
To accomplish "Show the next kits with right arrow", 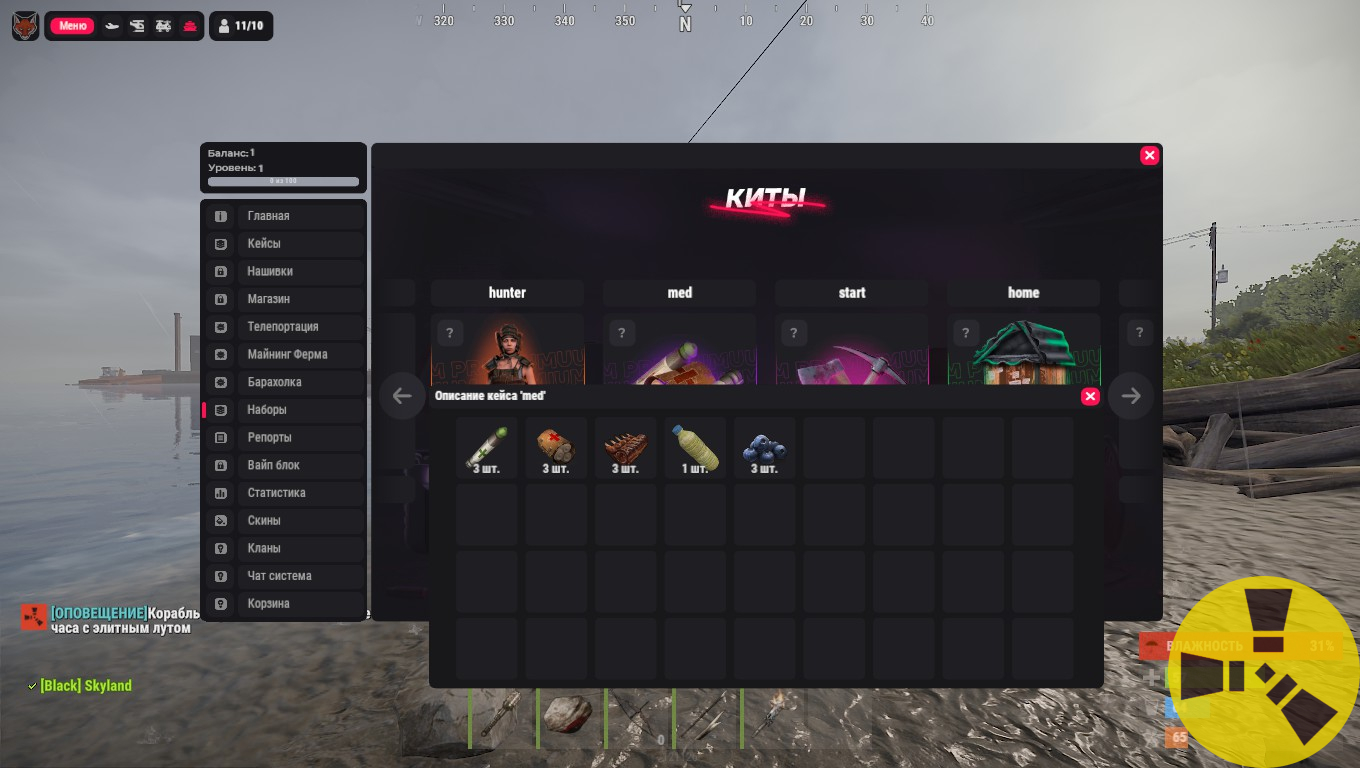I will click(1131, 396).
